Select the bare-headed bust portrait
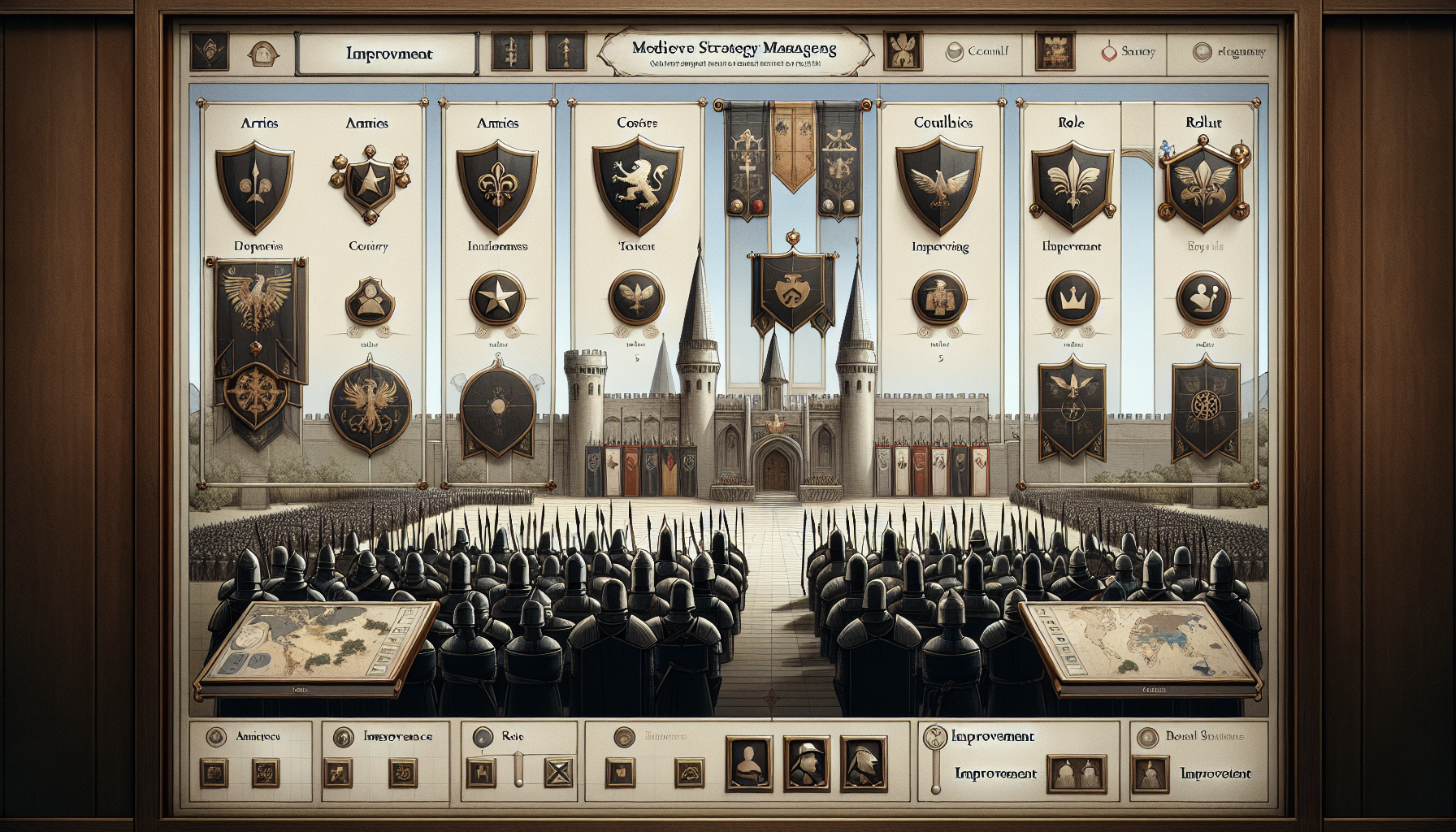 click(749, 763)
